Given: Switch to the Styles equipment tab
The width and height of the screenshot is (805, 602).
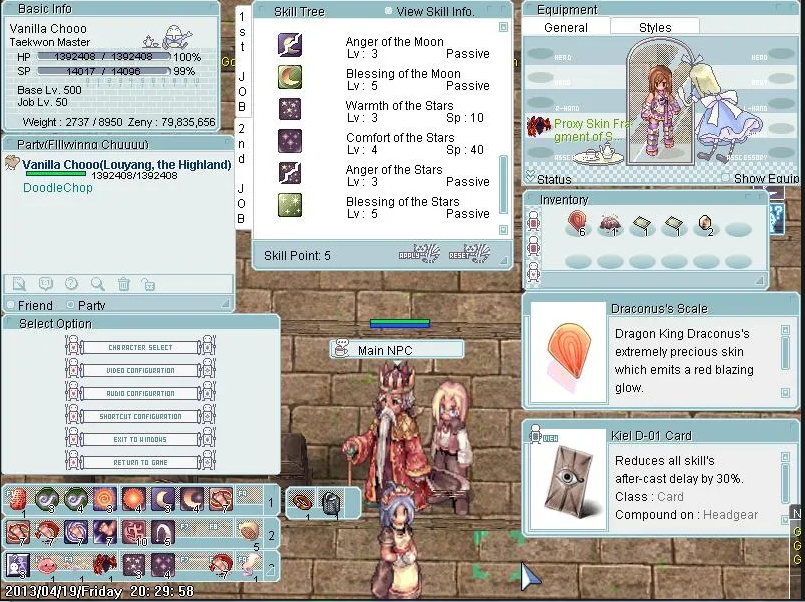Looking at the screenshot, I should (x=655, y=27).
